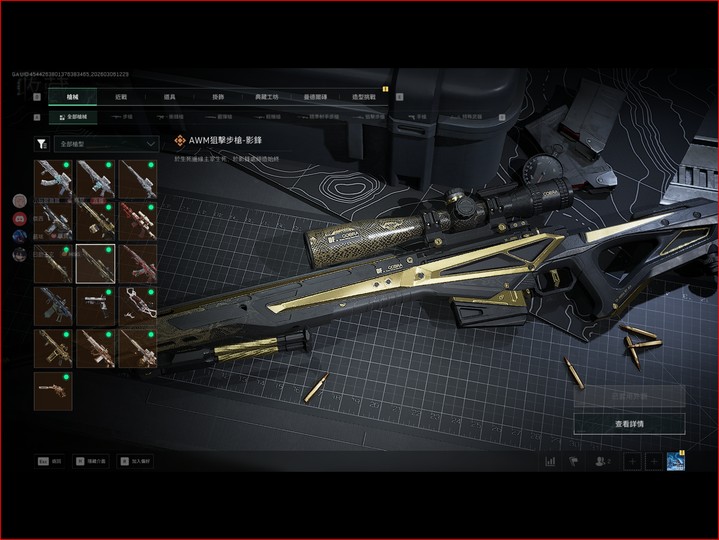Switch to the 槍械 (Firearms) tab

coord(72,97)
